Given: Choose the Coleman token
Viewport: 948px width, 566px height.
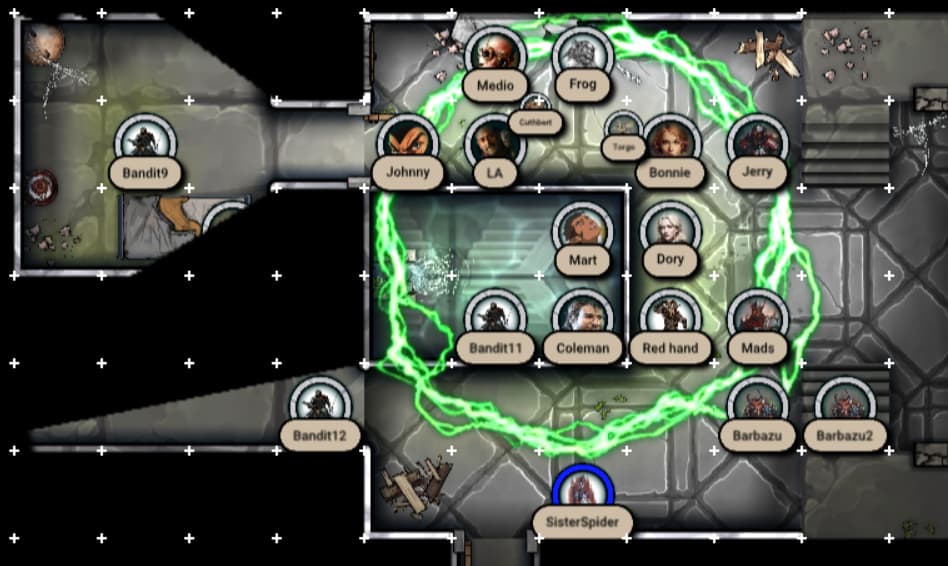Looking at the screenshot, I should tap(582, 318).
